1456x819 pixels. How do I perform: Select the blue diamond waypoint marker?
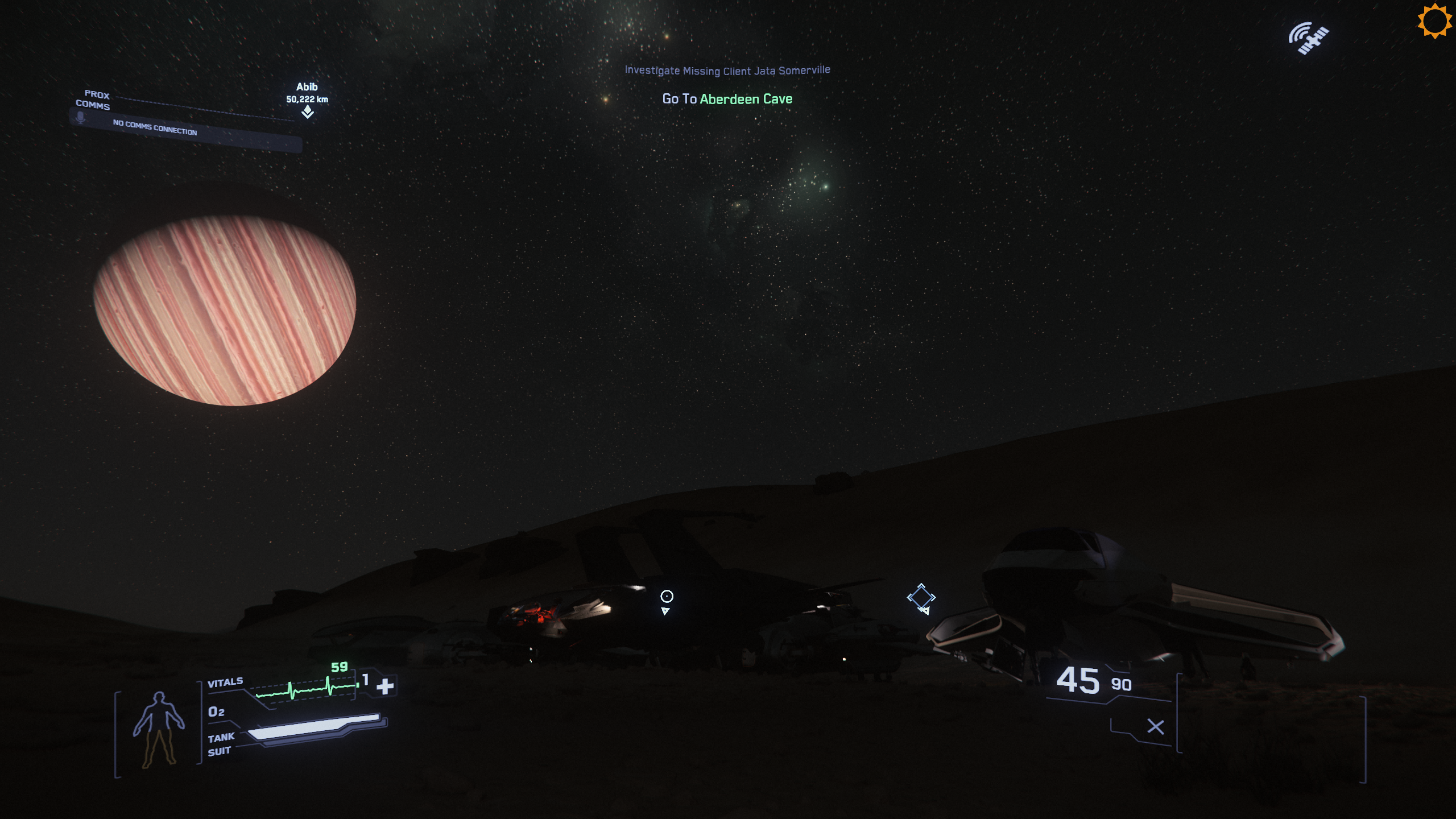tap(921, 597)
